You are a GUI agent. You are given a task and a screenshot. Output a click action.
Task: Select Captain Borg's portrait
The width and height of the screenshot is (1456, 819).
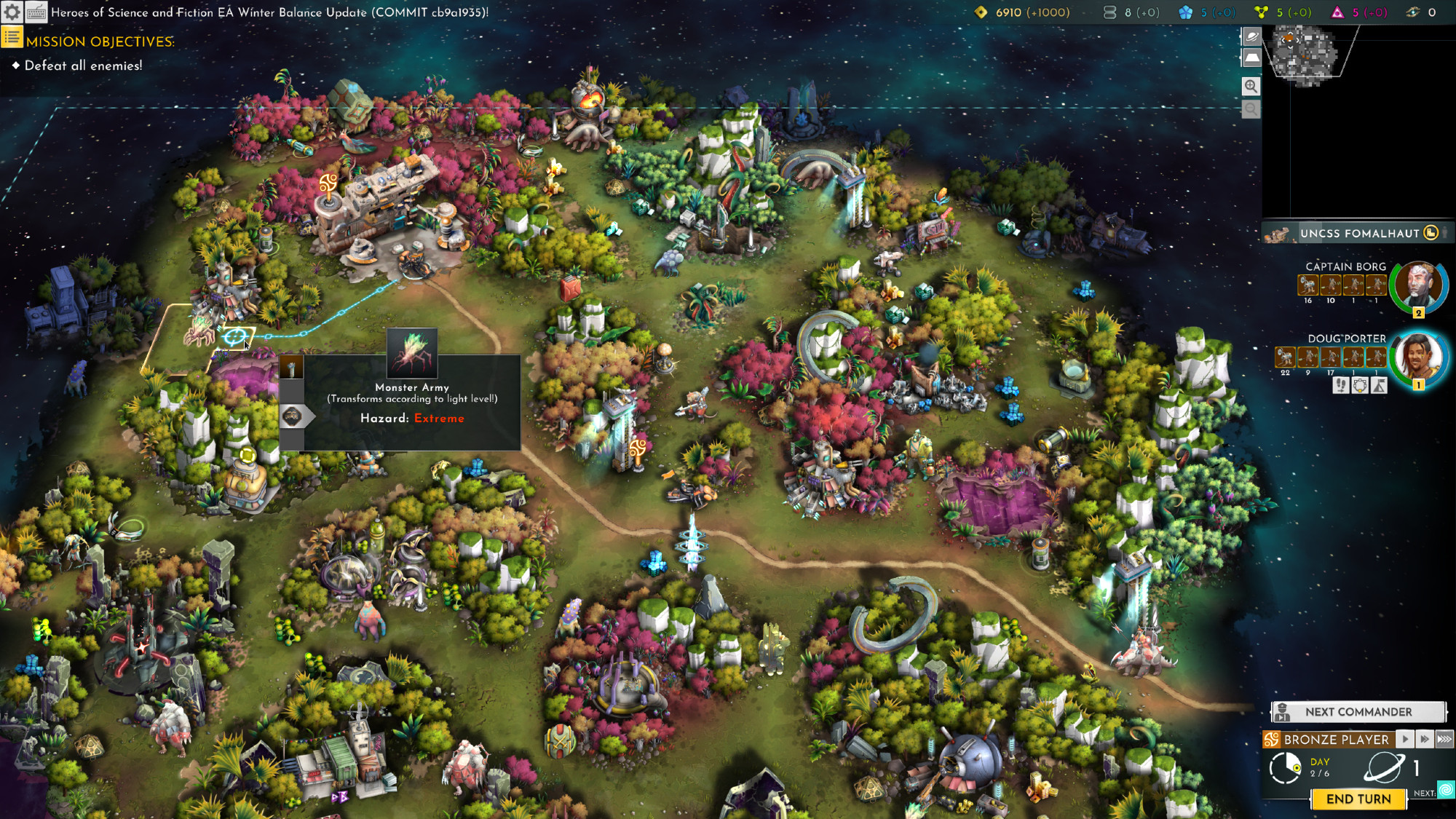click(1418, 285)
